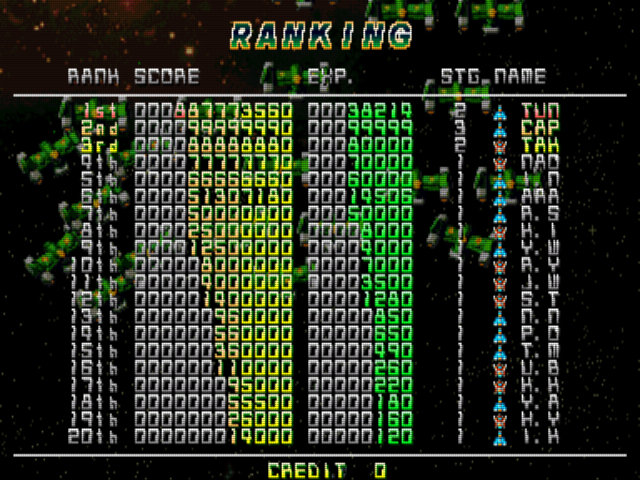Select the 20th rank row at the bottom

310,437
